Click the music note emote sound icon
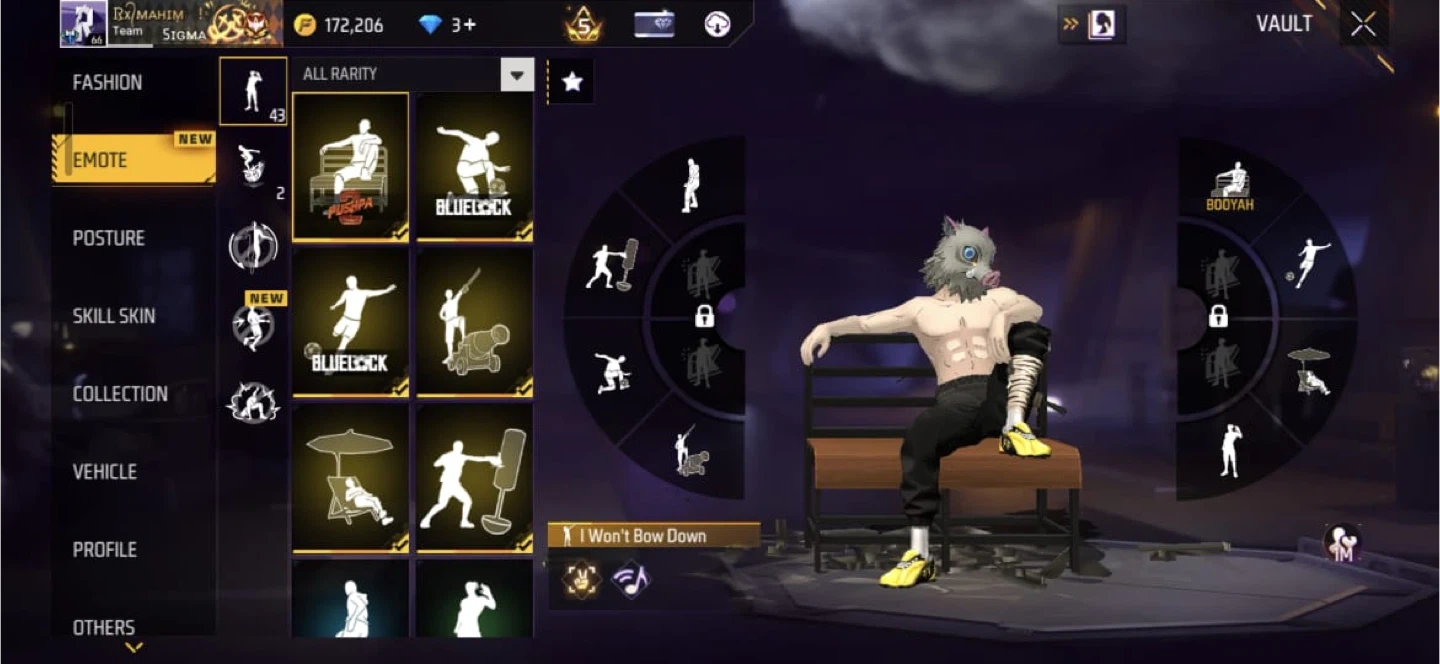The height and width of the screenshot is (664, 1440). point(630,579)
